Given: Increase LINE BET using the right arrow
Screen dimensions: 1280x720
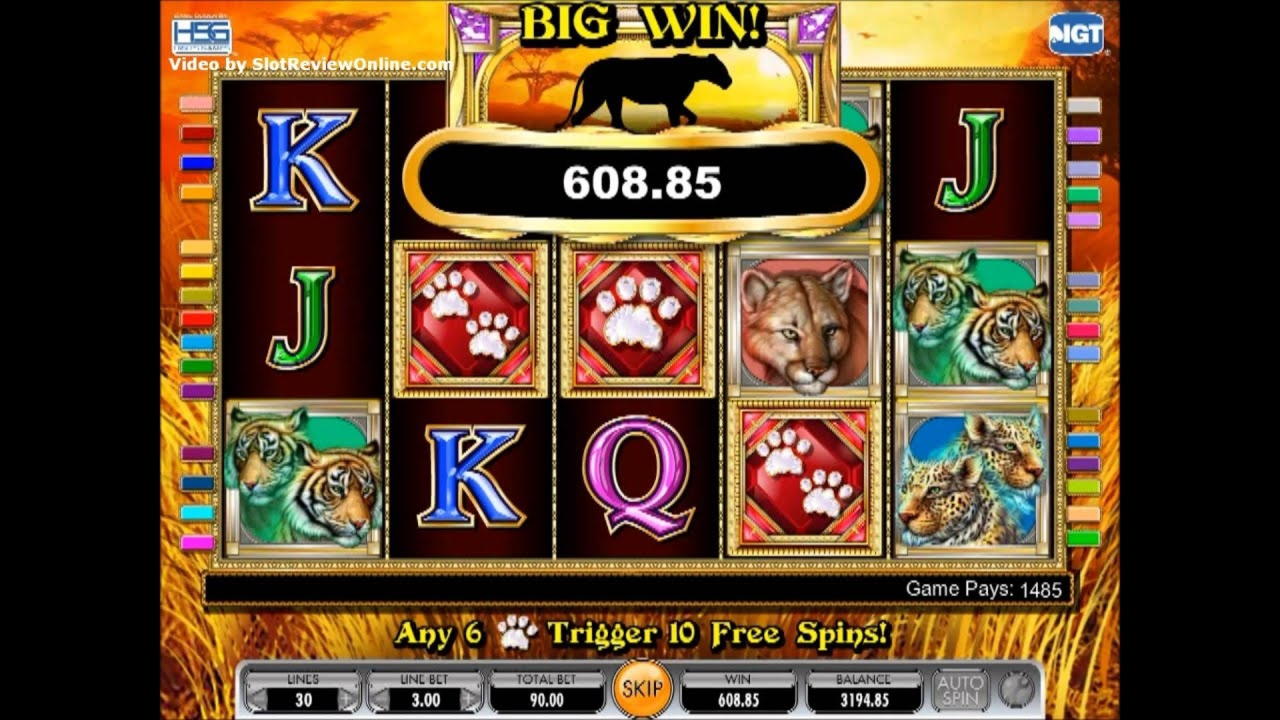Looking at the screenshot, I should [470, 693].
